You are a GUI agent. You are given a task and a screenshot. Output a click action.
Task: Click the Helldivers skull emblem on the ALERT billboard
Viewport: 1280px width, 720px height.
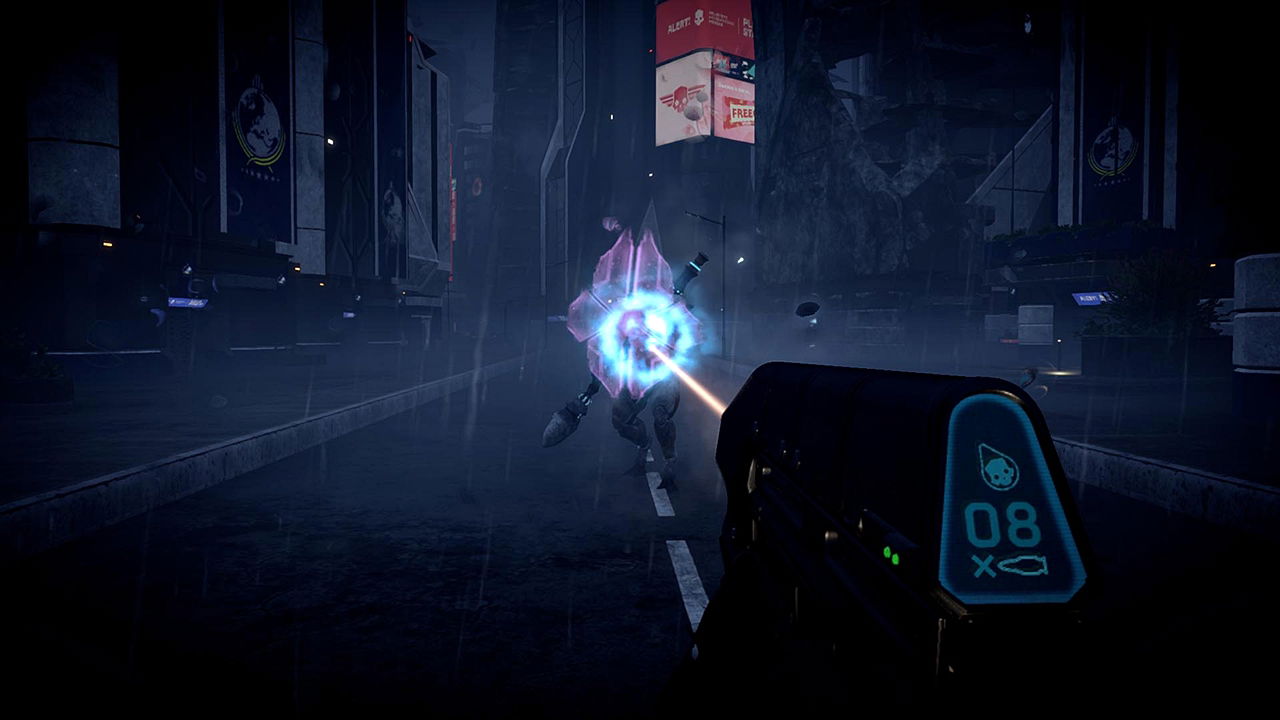click(699, 17)
